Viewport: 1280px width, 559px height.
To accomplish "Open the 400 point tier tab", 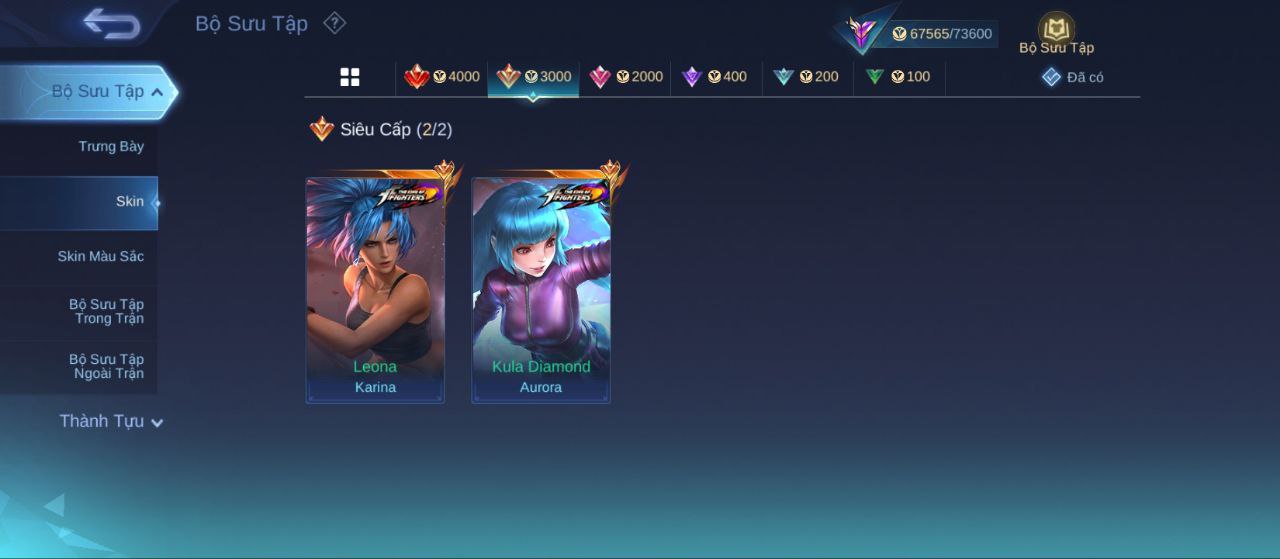I will (714, 77).
